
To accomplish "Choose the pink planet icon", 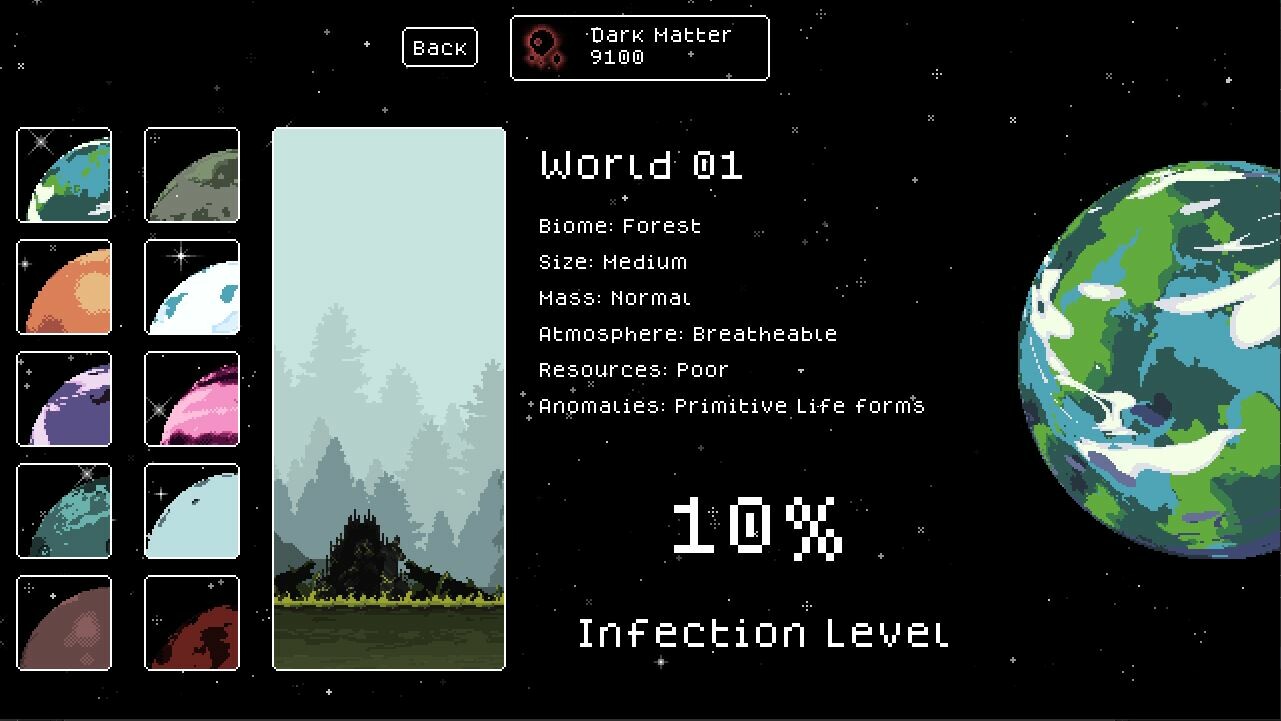I will coord(191,400).
